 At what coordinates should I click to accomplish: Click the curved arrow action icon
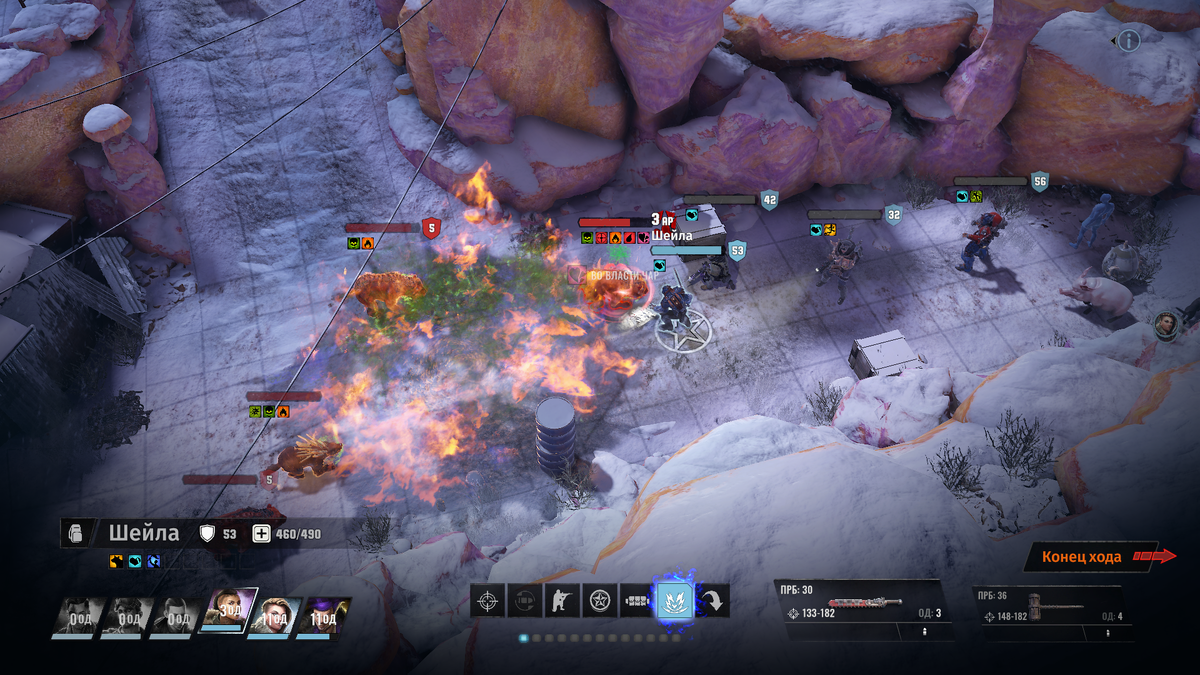[x=714, y=600]
